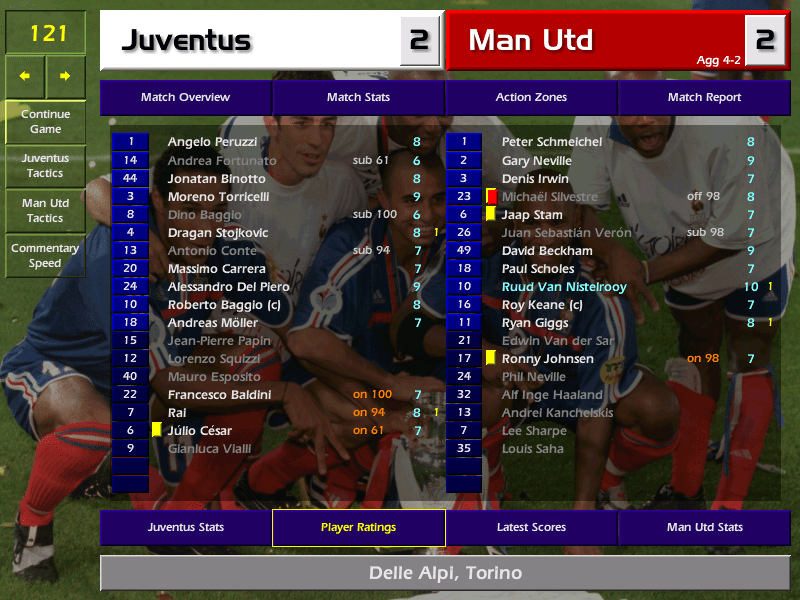The height and width of the screenshot is (600, 800).
Task: View the Action Zones tab
Action: 531,98
